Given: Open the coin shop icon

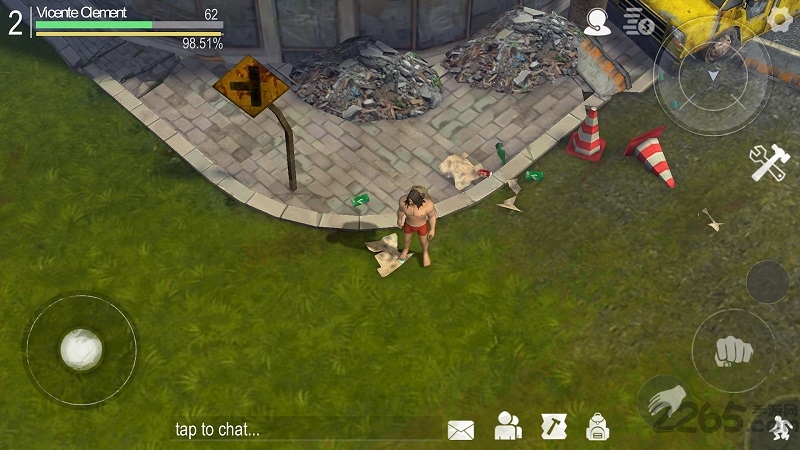Looking at the screenshot, I should 639,22.
